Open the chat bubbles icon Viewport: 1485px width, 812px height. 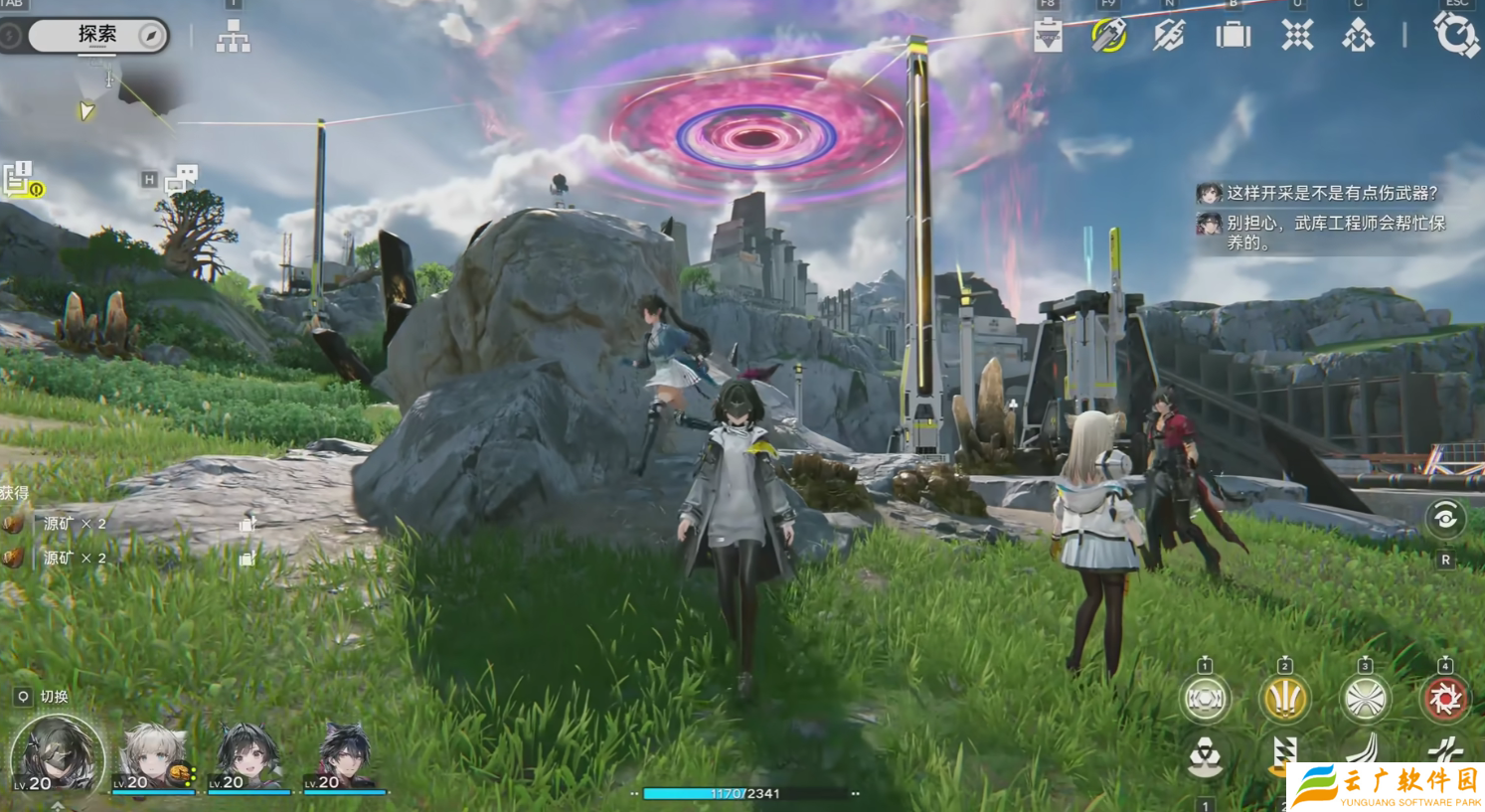pos(181,178)
